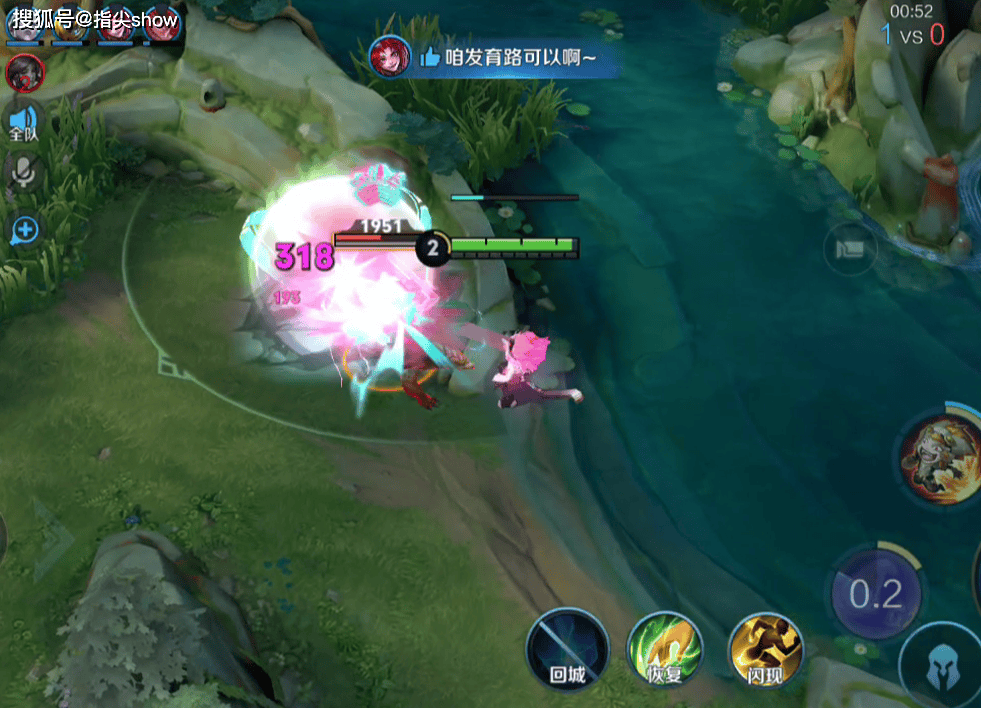Like the 咱发育路可以啊 chat message

pyautogui.click(x=430, y=57)
